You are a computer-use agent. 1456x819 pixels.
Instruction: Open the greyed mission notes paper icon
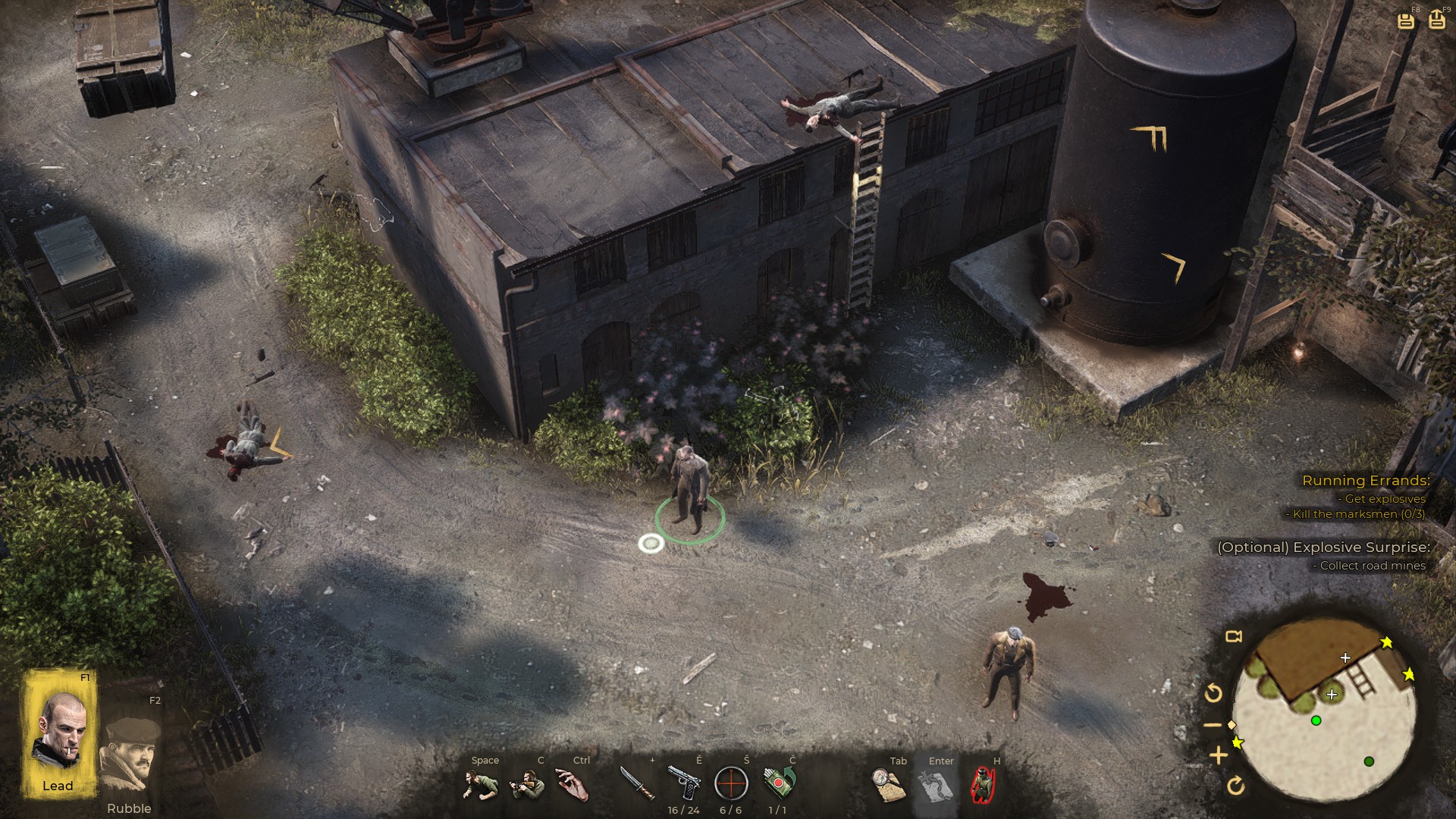click(x=935, y=784)
